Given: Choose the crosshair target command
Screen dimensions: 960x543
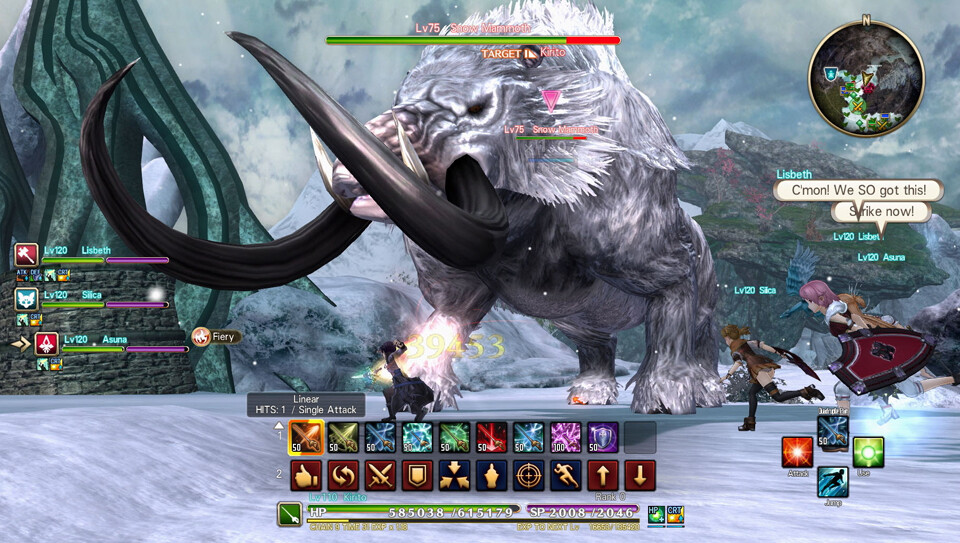Looking at the screenshot, I should click(528, 475).
